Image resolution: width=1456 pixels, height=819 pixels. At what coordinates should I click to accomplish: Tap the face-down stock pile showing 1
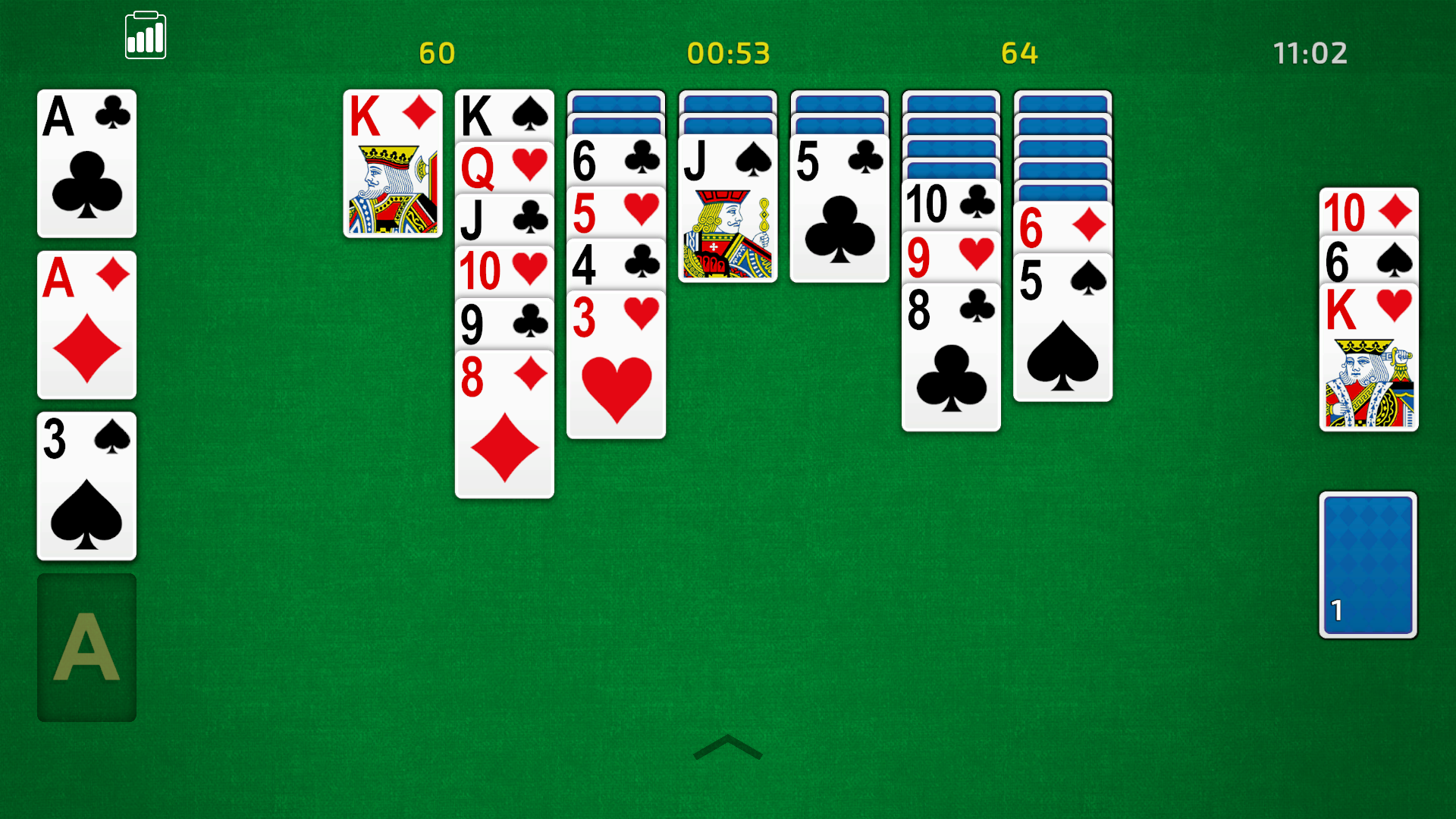pos(1368,566)
